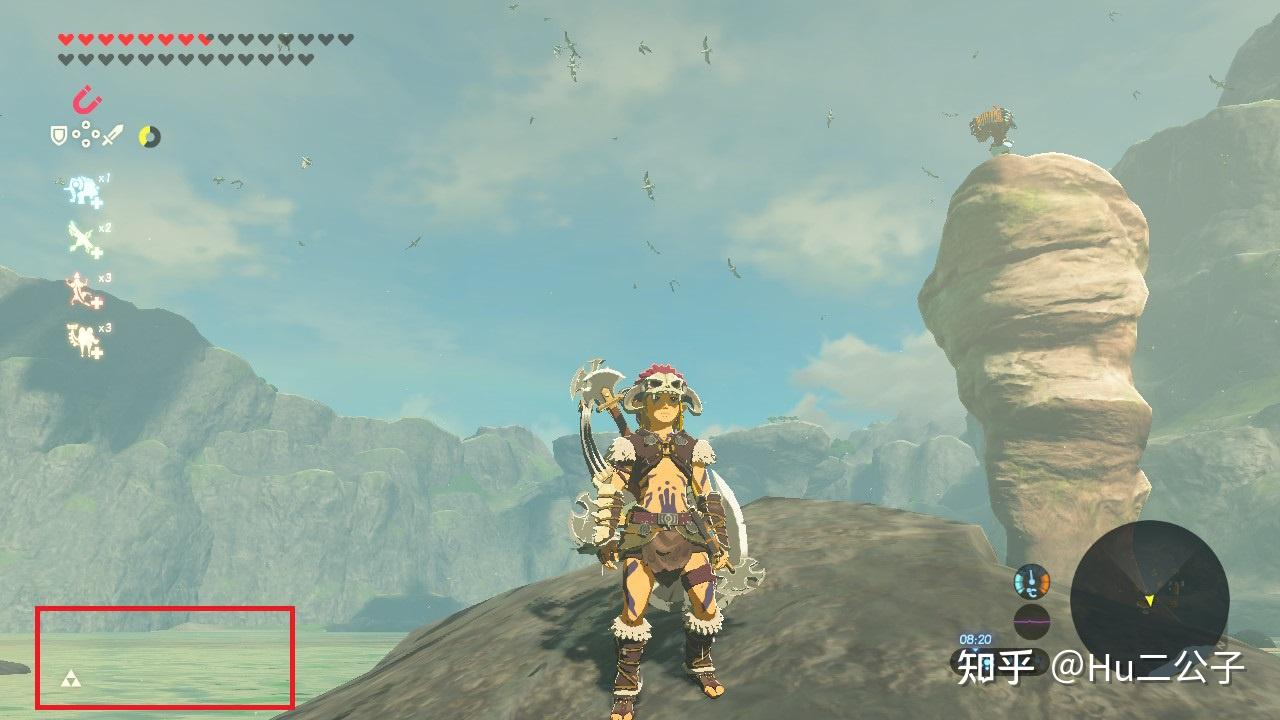Select the red Magnesis rune icon
The image size is (1280, 720).
pyautogui.click(x=87, y=99)
